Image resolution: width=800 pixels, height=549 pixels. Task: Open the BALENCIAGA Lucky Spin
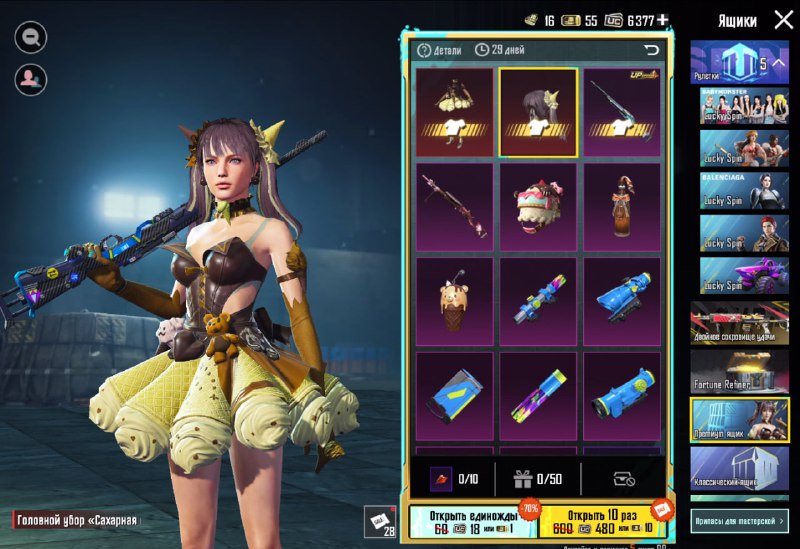pyautogui.click(x=739, y=190)
